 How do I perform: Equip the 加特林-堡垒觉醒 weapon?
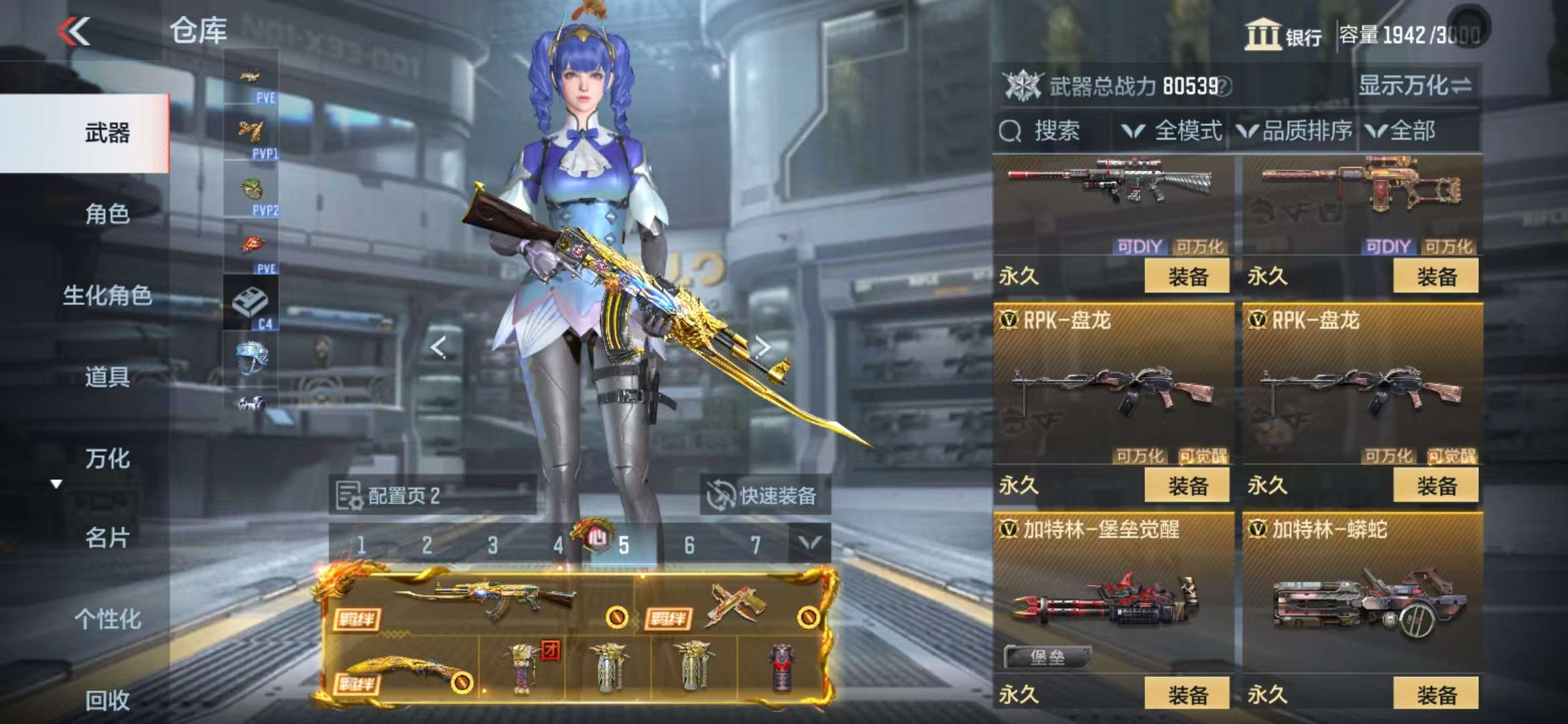(1187, 694)
